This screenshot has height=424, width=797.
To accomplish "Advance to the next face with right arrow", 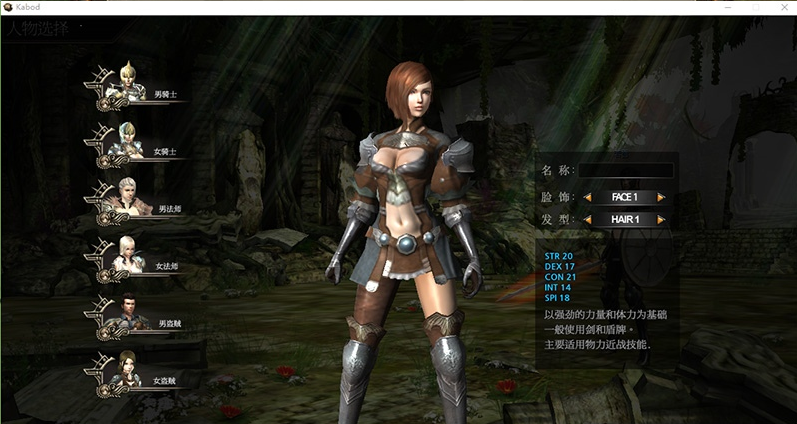I will click(661, 197).
